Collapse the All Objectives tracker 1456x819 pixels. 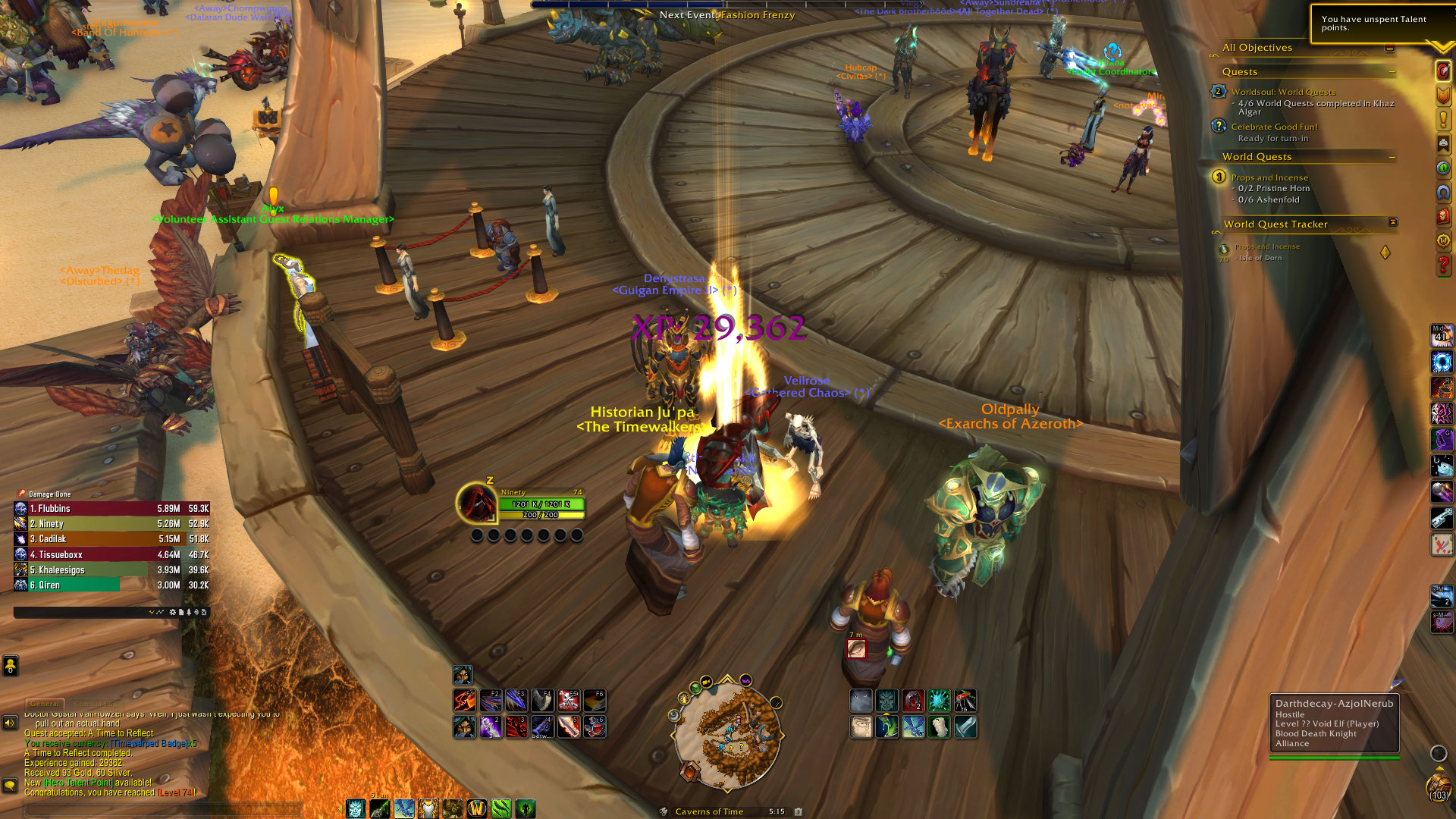1389,48
